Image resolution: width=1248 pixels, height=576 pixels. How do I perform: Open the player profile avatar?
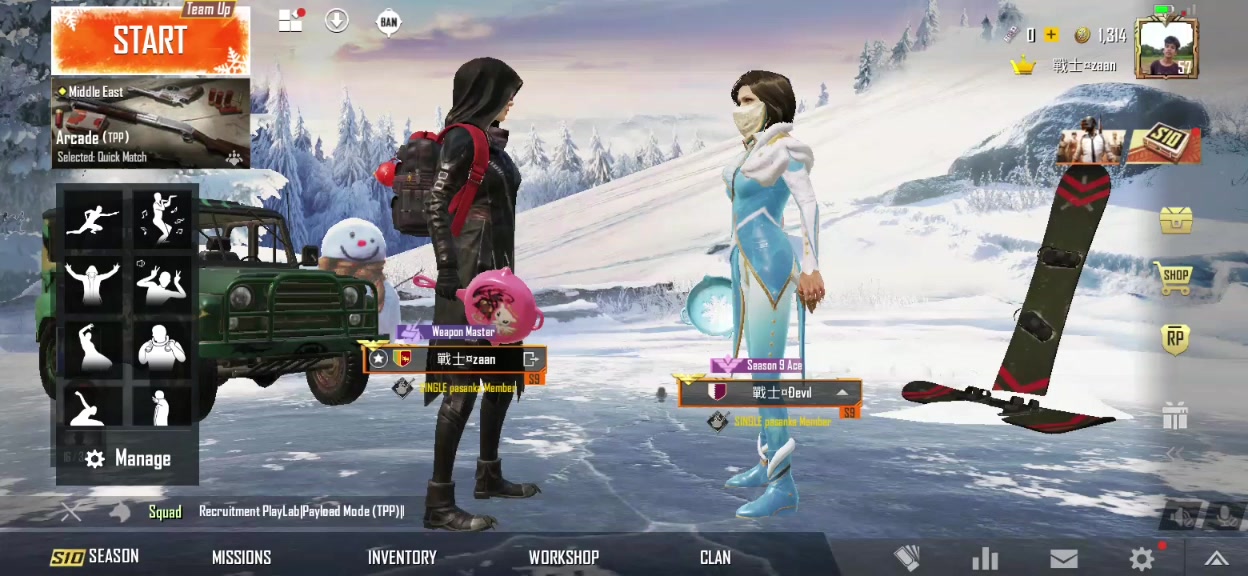point(1166,47)
